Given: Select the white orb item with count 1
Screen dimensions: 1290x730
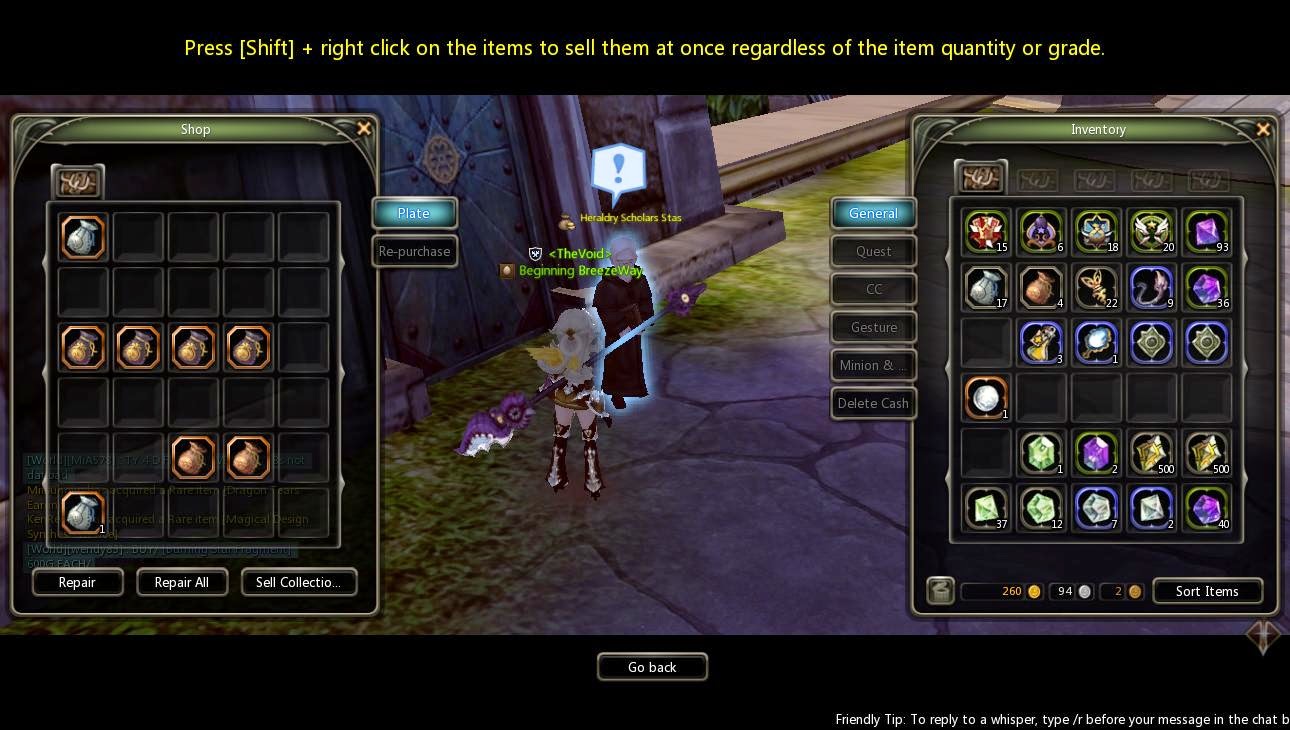Looking at the screenshot, I should pos(987,397).
